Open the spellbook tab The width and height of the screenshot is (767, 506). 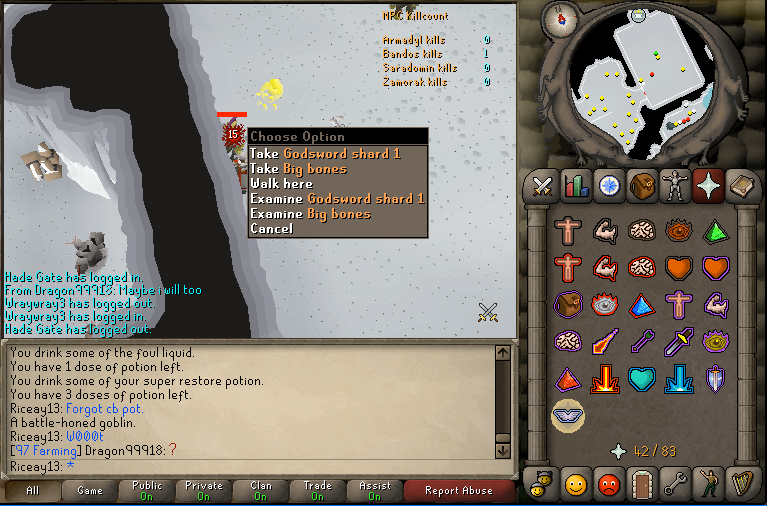click(x=741, y=185)
